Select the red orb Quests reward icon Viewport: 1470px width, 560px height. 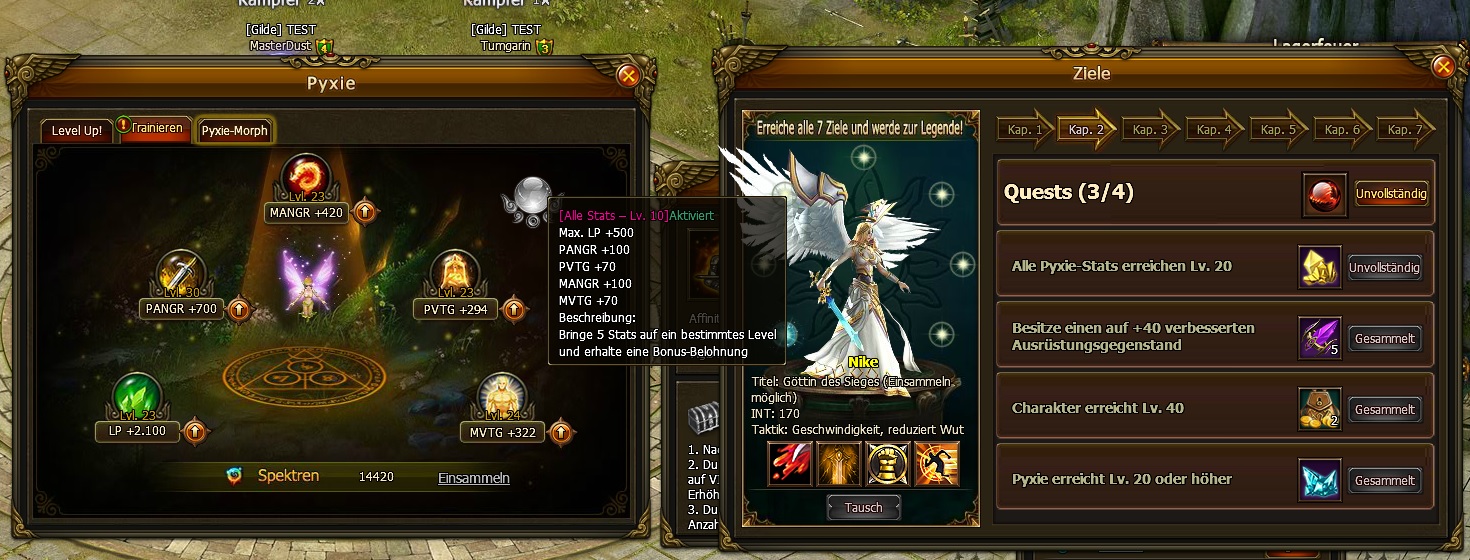pos(1325,194)
